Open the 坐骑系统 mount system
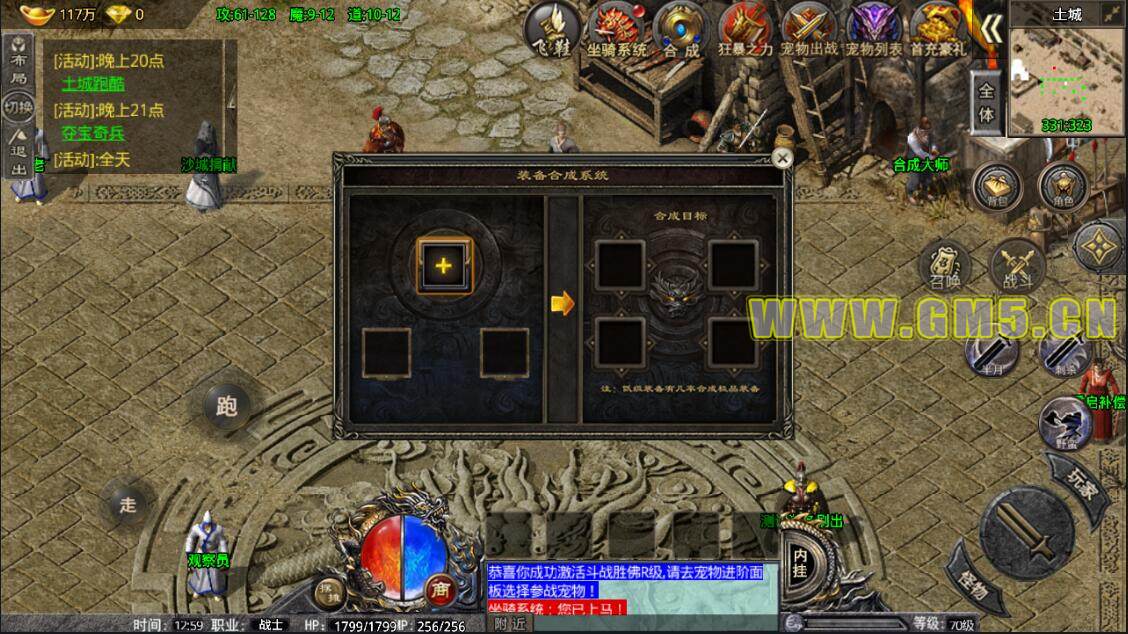This screenshot has width=1128, height=634. click(614, 30)
